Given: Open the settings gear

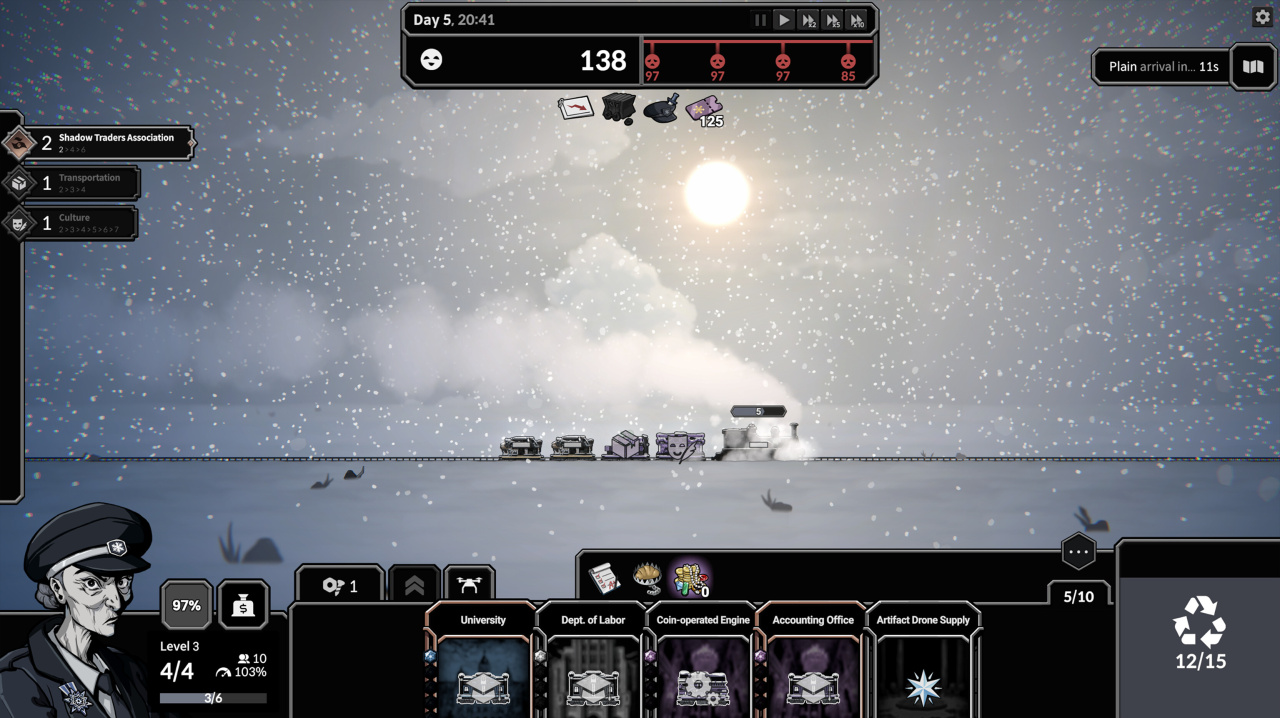Looking at the screenshot, I should coord(1262,17).
